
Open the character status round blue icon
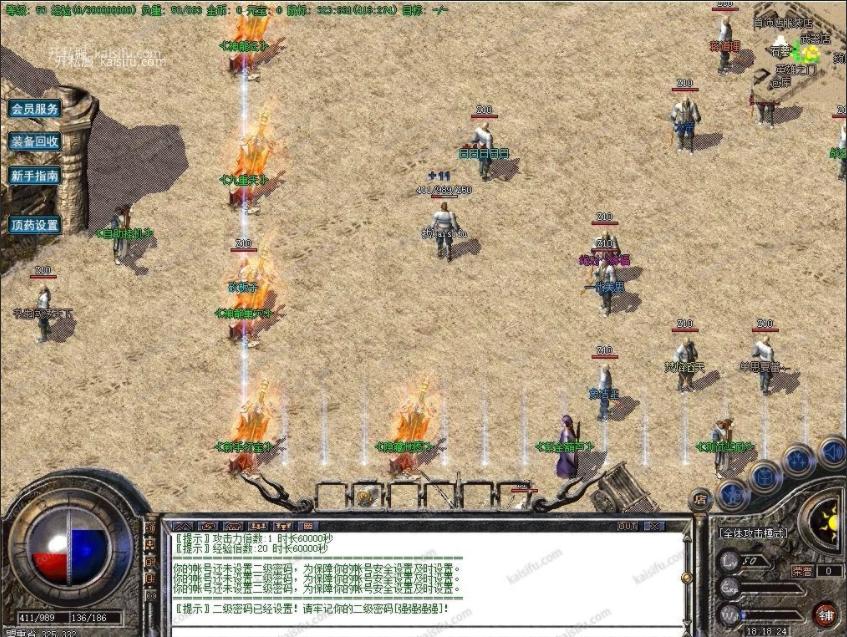(733, 491)
